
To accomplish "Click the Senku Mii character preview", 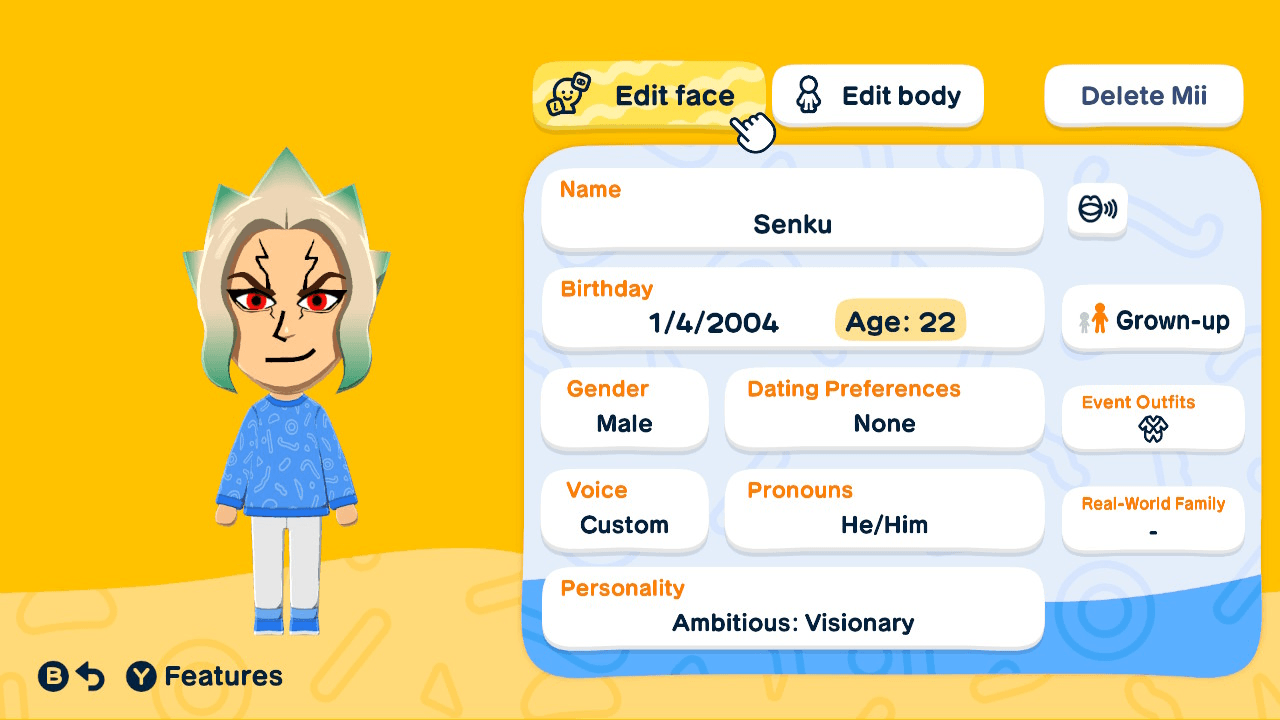I will (287, 390).
